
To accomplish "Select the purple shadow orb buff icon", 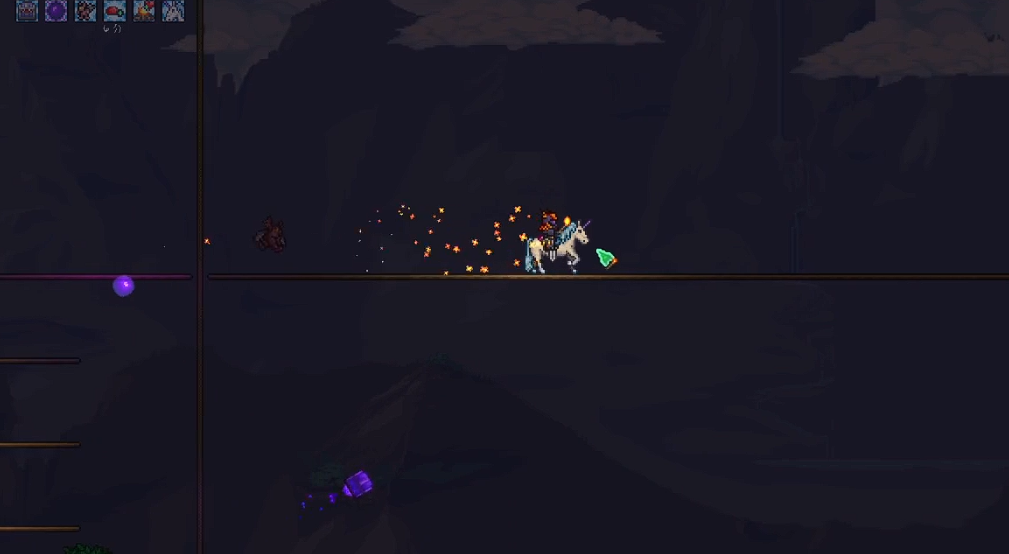I will tap(56, 11).
